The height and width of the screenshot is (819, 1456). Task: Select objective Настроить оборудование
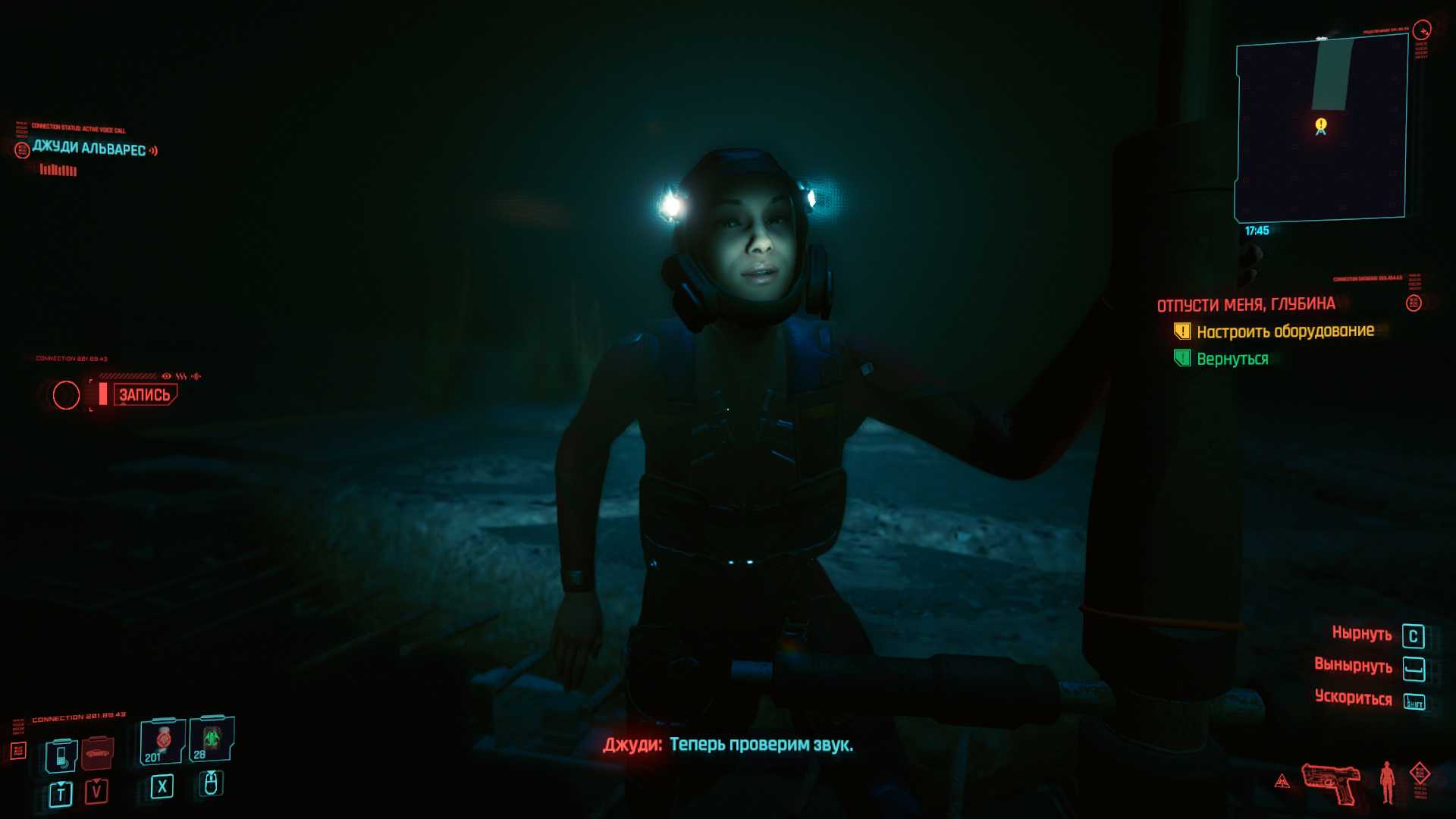[1285, 331]
